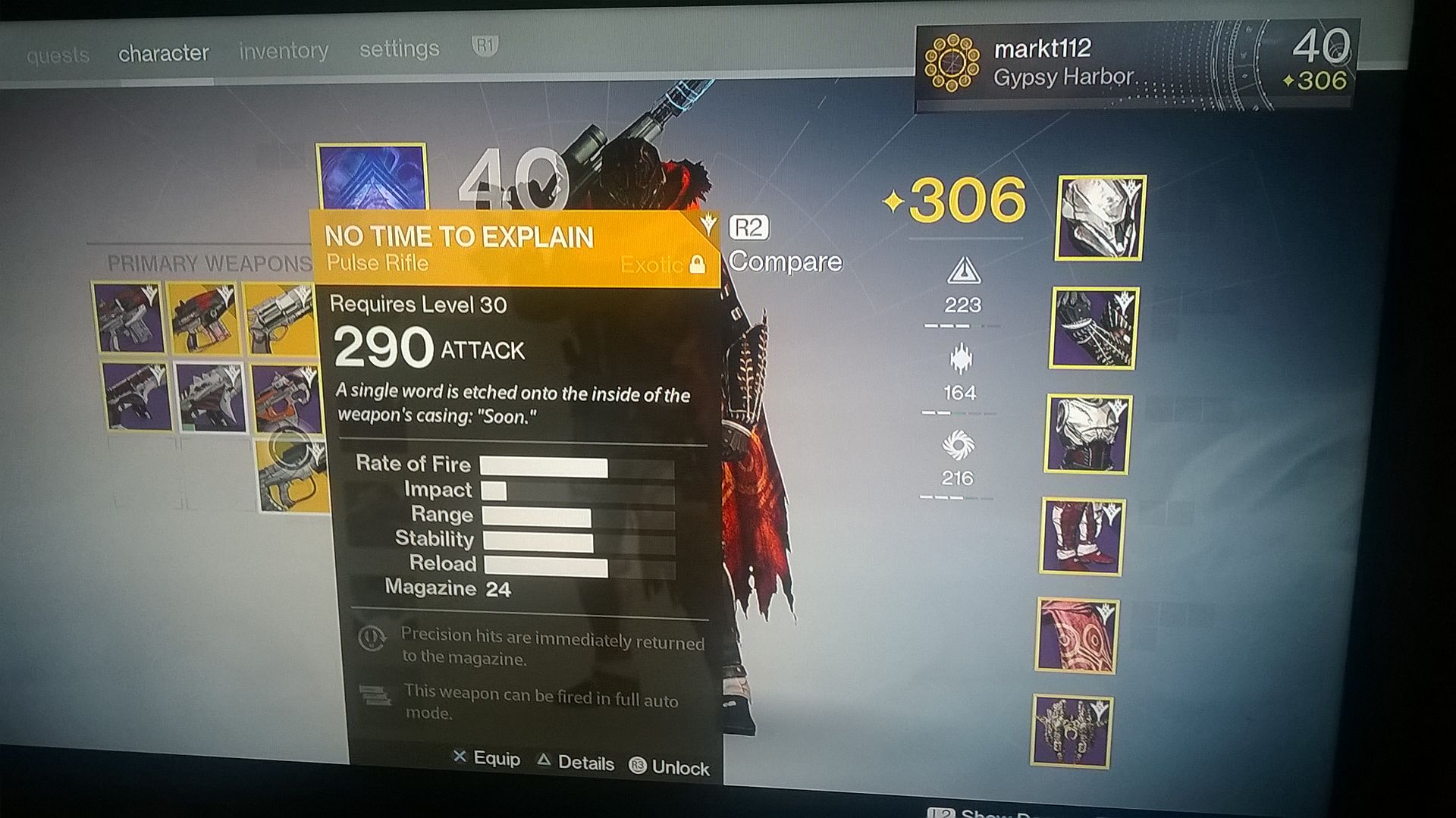Open the inventory tab
Image resolution: width=1456 pixels, height=818 pixels.
coord(284,51)
